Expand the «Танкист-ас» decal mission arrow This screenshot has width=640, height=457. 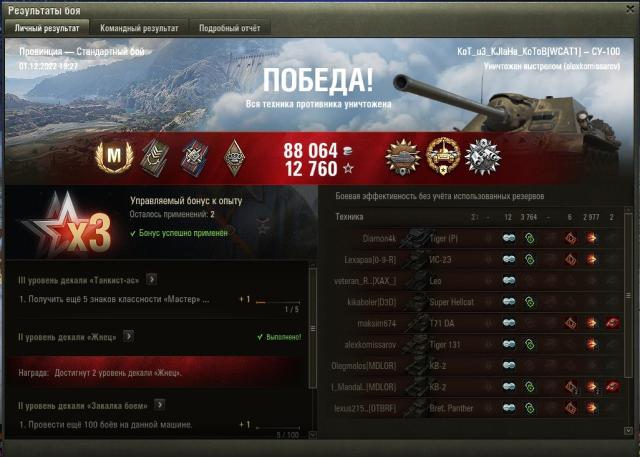coord(151,279)
